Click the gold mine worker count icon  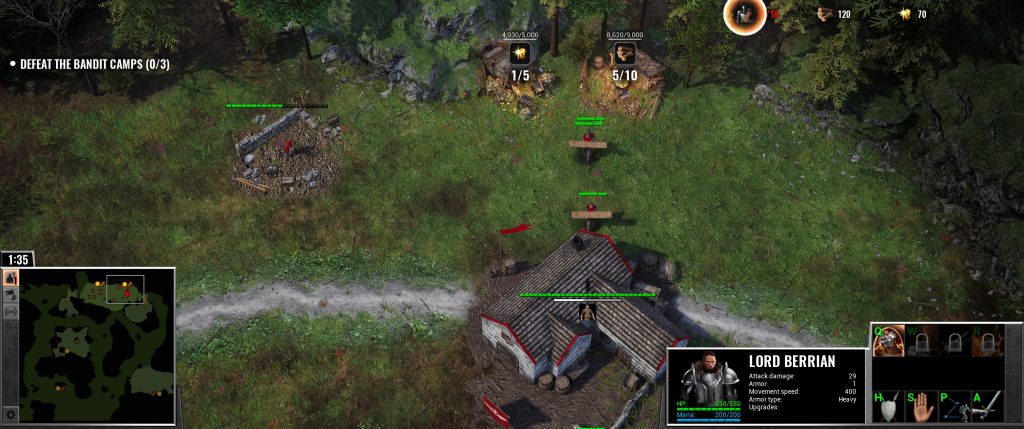coord(519,52)
